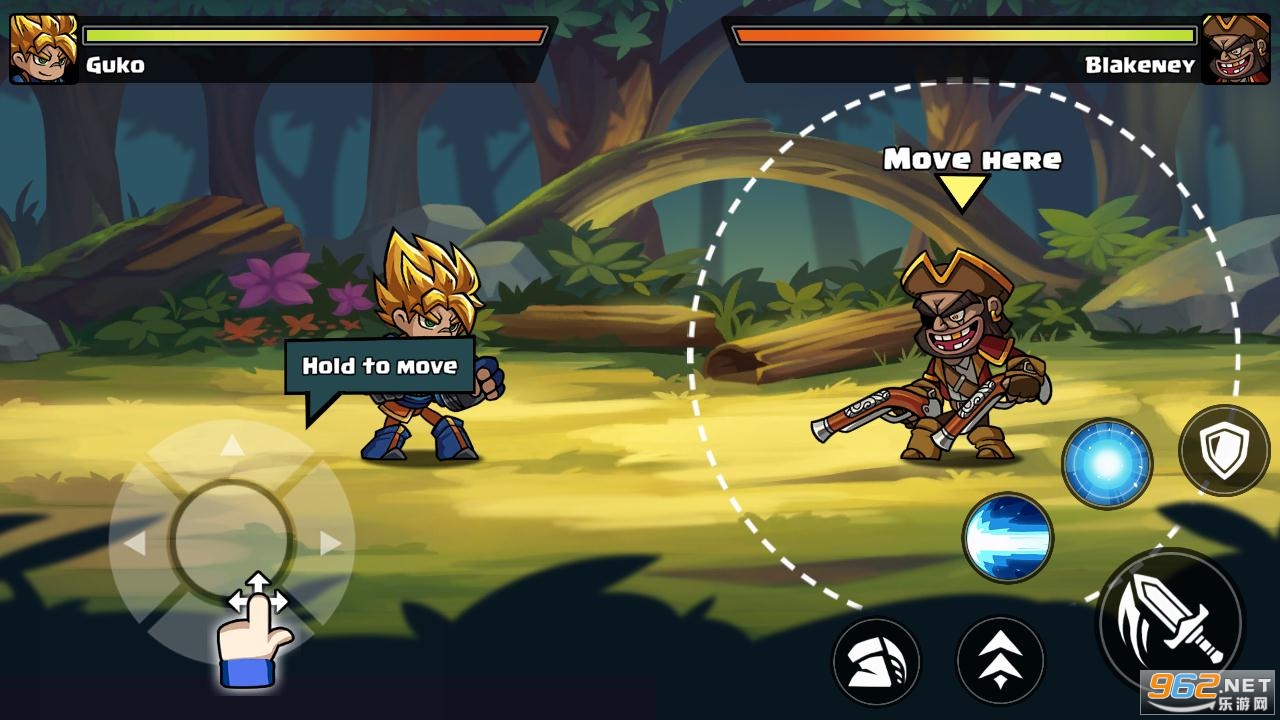Click the virtual joystick center knob

(232, 540)
